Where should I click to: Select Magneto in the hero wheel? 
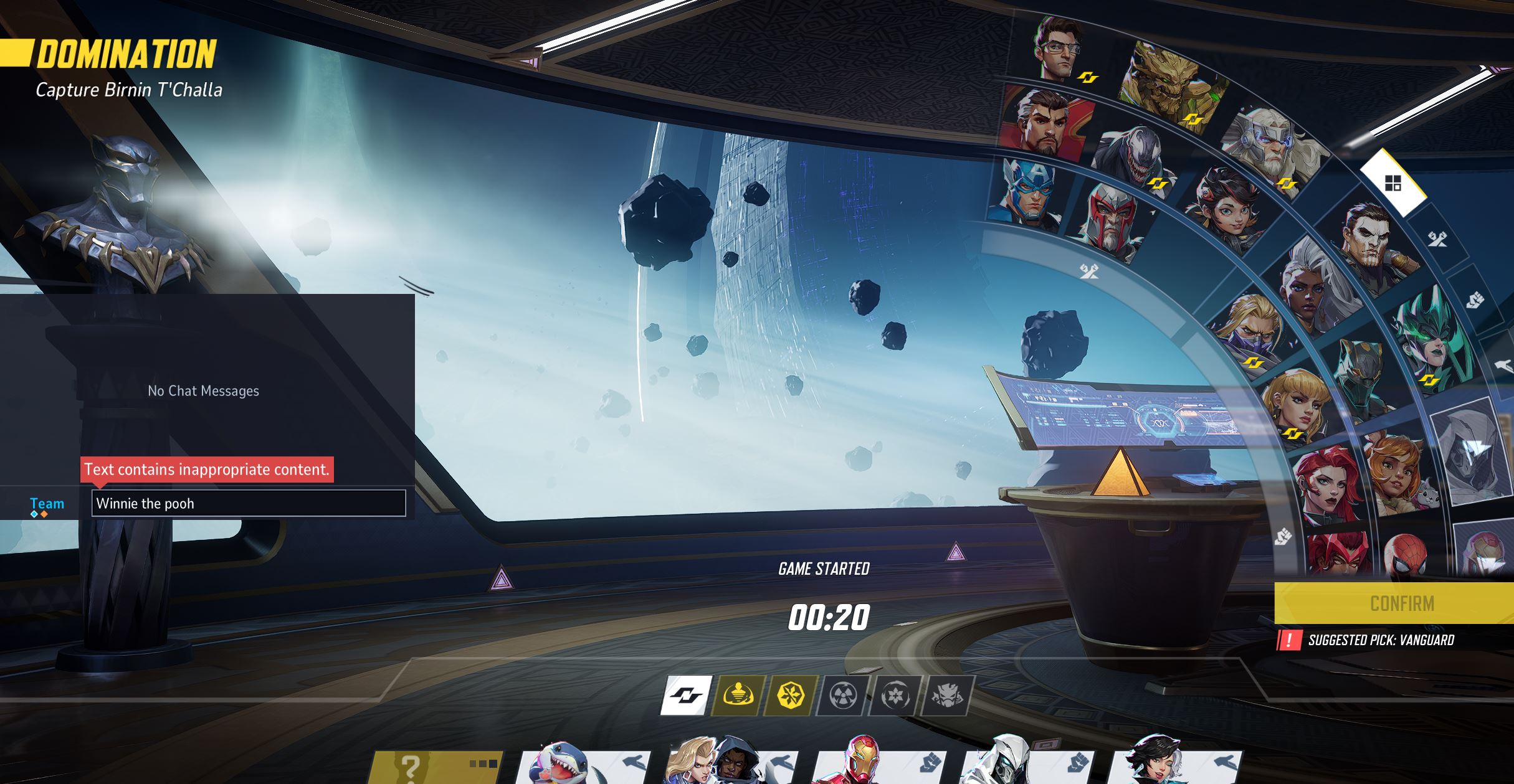click(1109, 221)
